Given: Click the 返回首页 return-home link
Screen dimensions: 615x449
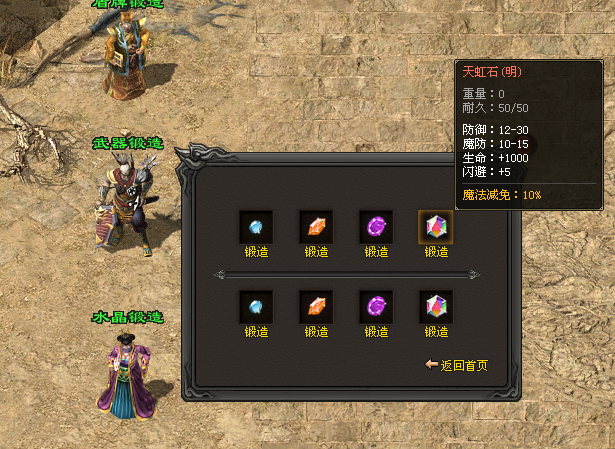Looking at the screenshot, I should 462,366.
